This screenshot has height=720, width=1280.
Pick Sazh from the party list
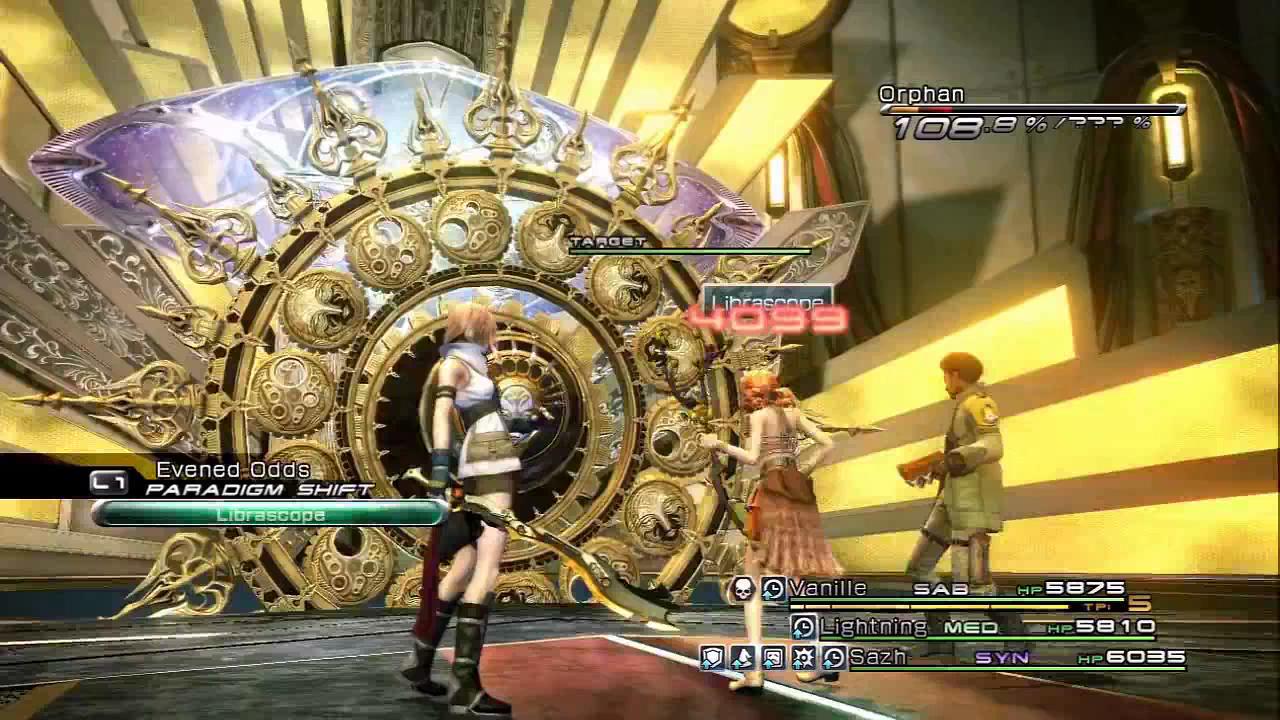tap(877, 657)
